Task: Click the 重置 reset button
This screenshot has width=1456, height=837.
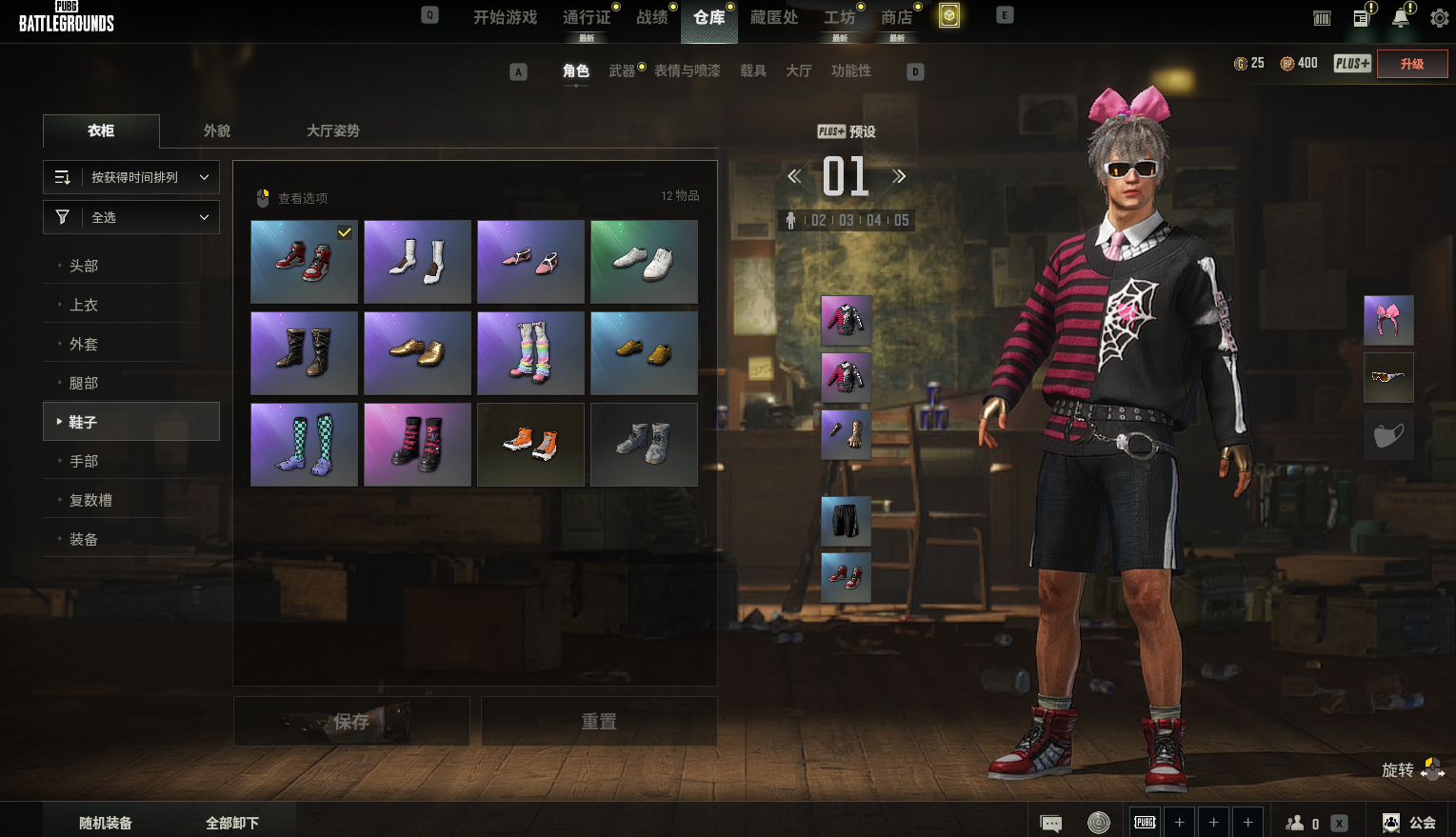Action: click(x=599, y=722)
